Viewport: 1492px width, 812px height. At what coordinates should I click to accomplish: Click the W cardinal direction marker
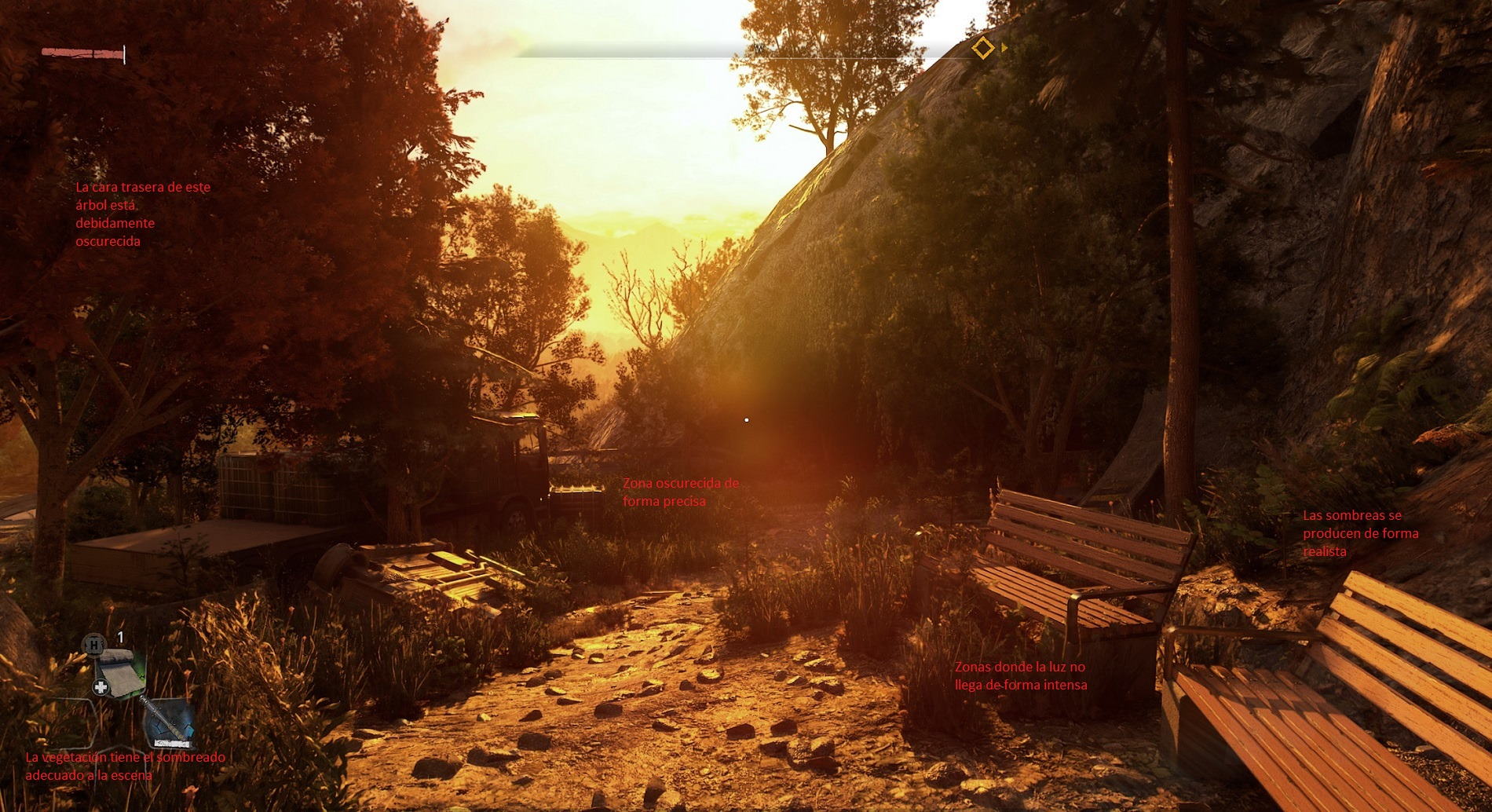coord(758,49)
